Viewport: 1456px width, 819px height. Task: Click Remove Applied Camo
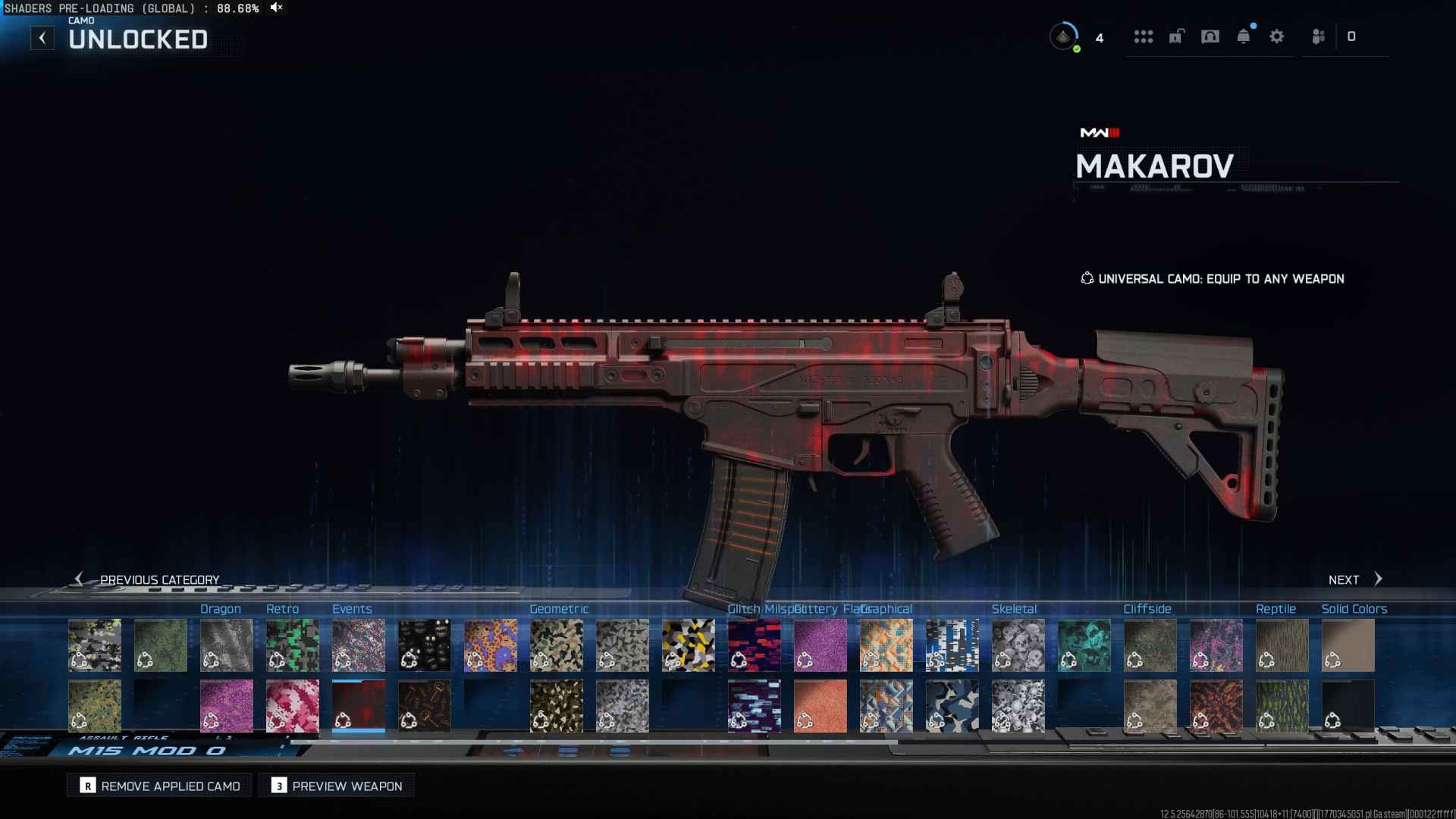pos(159,786)
